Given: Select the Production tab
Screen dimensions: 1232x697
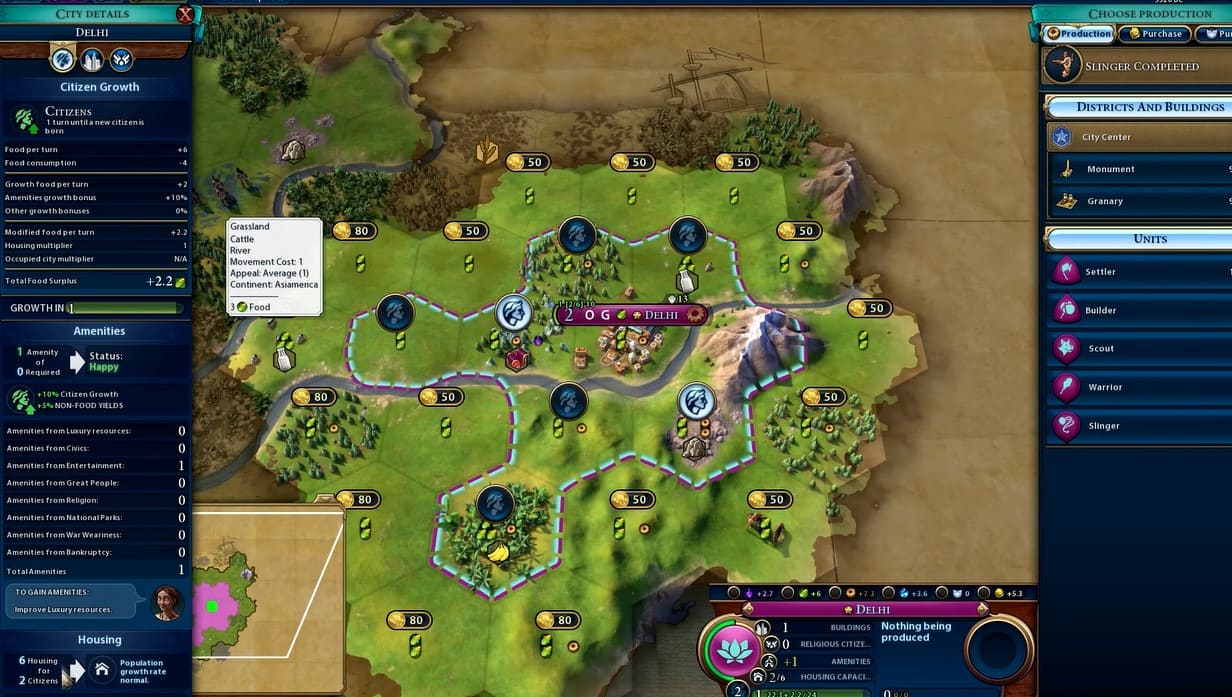Looking at the screenshot, I should (x=1078, y=34).
